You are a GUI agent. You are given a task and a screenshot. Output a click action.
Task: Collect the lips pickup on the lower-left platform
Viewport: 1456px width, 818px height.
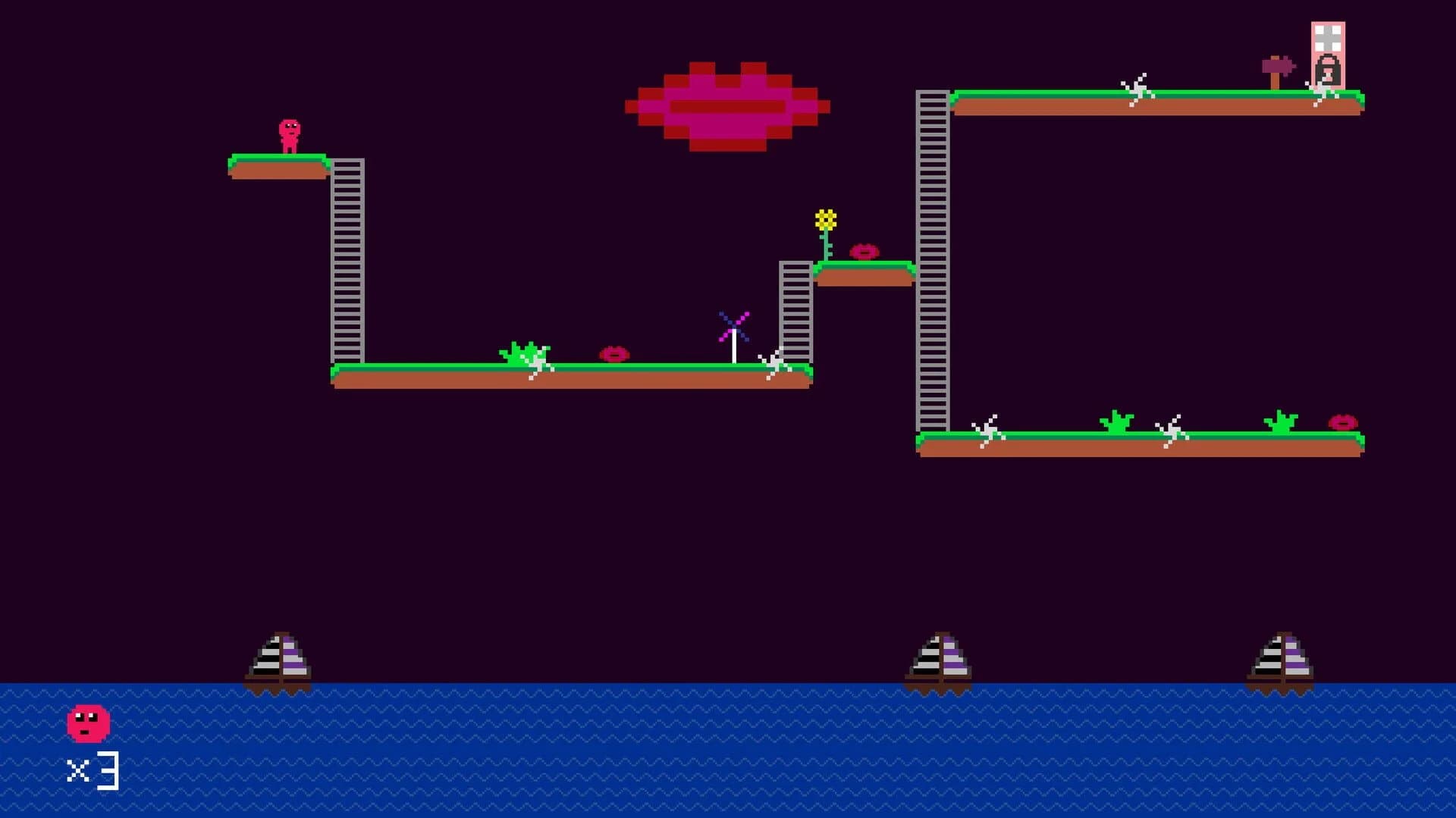[616, 355]
